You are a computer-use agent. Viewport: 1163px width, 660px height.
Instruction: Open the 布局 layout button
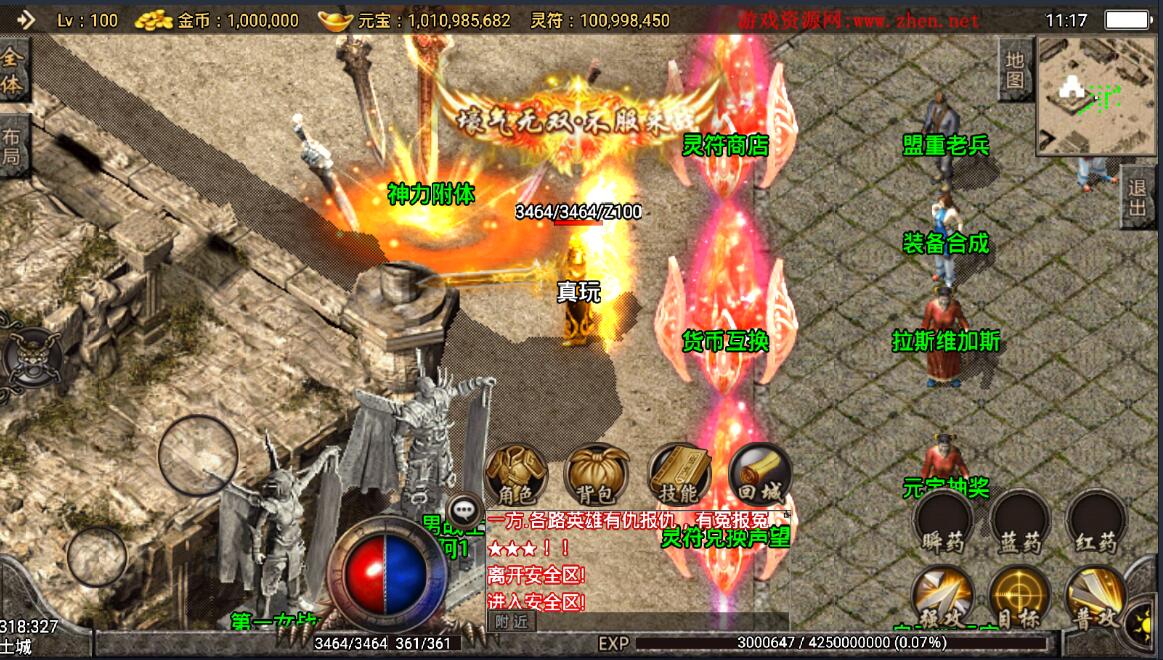(13, 147)
